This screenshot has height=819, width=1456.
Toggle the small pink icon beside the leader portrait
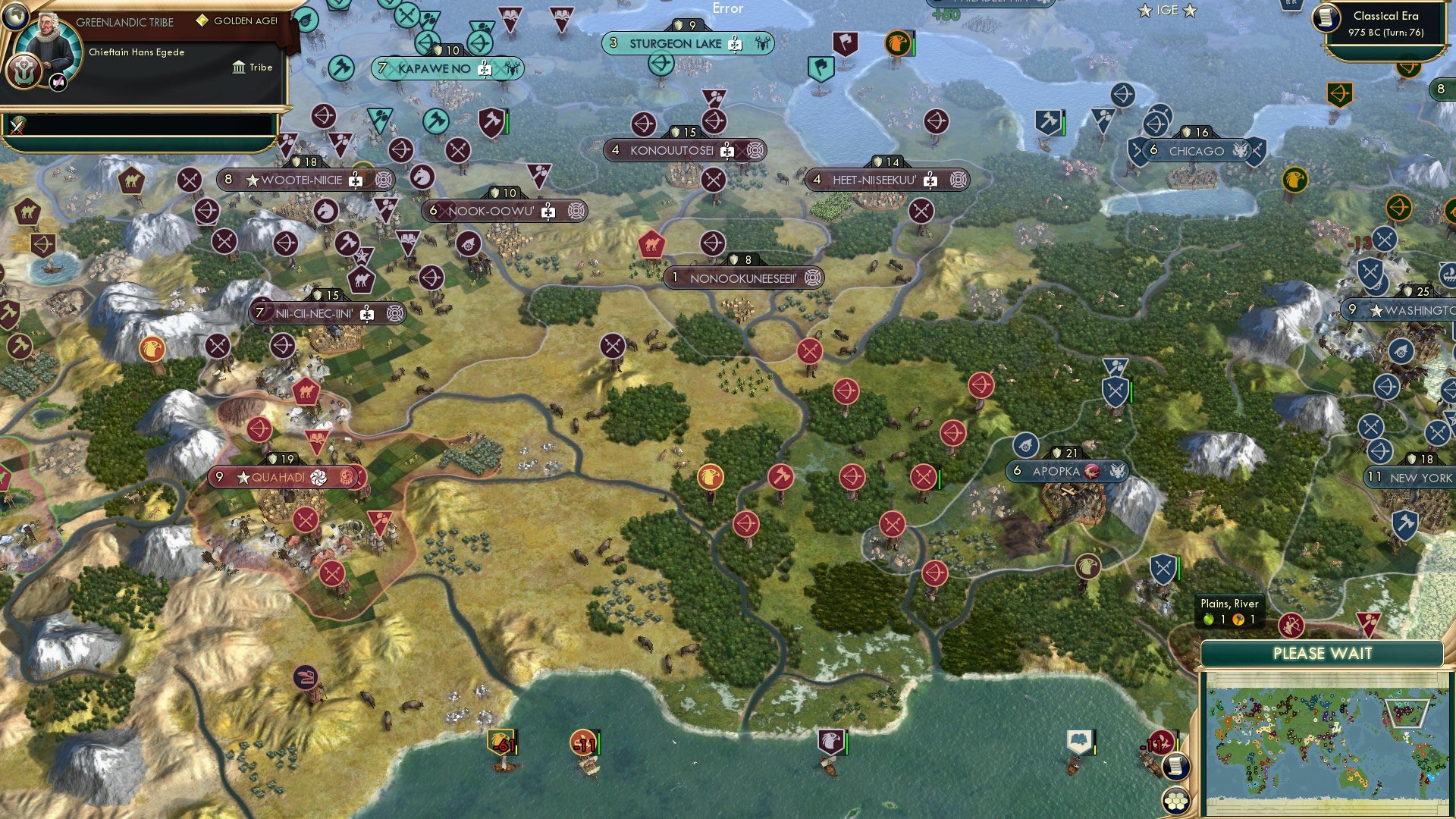click(x=58, y=80)
